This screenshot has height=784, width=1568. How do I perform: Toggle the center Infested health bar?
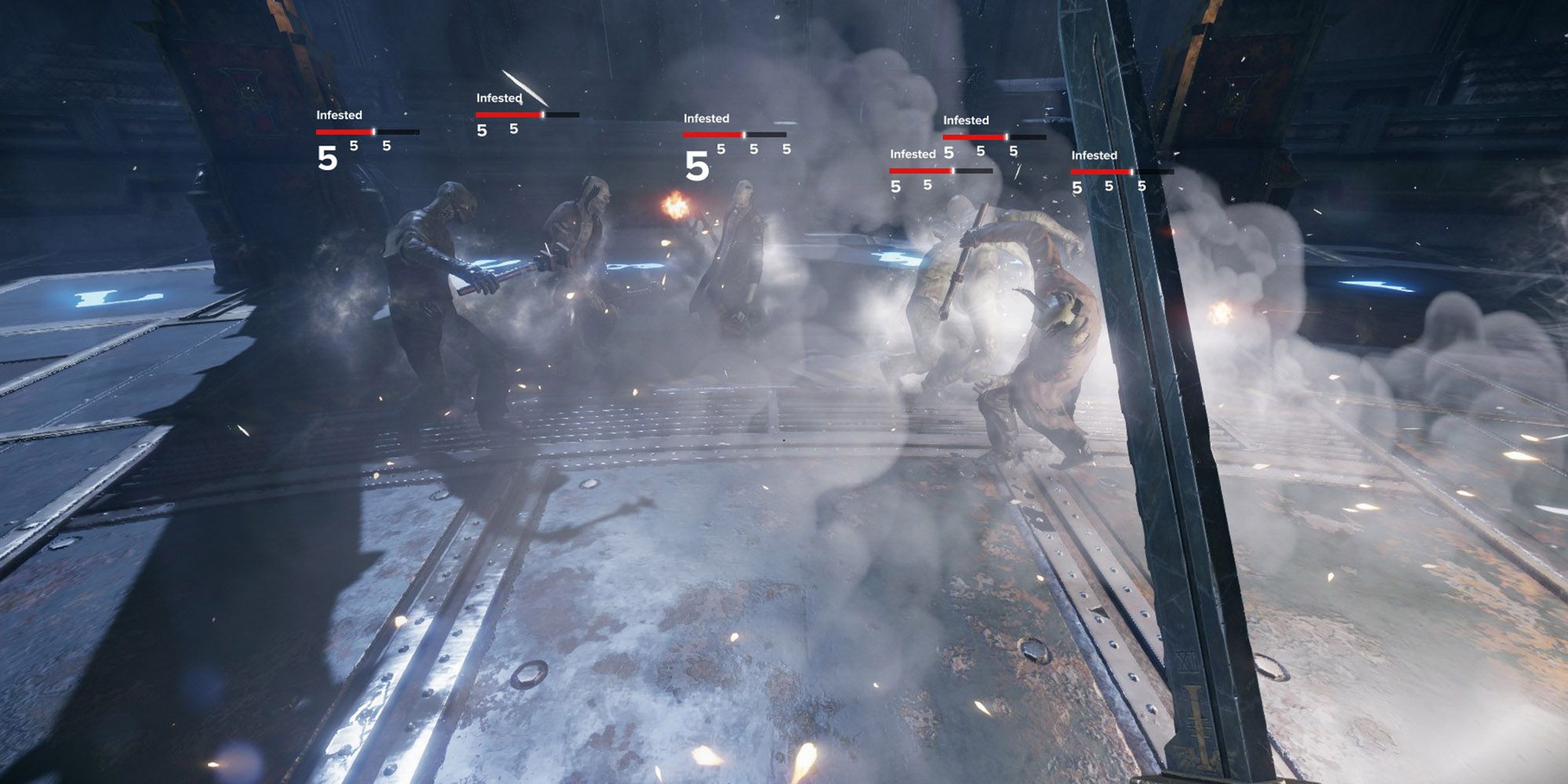tap(715, 135)
